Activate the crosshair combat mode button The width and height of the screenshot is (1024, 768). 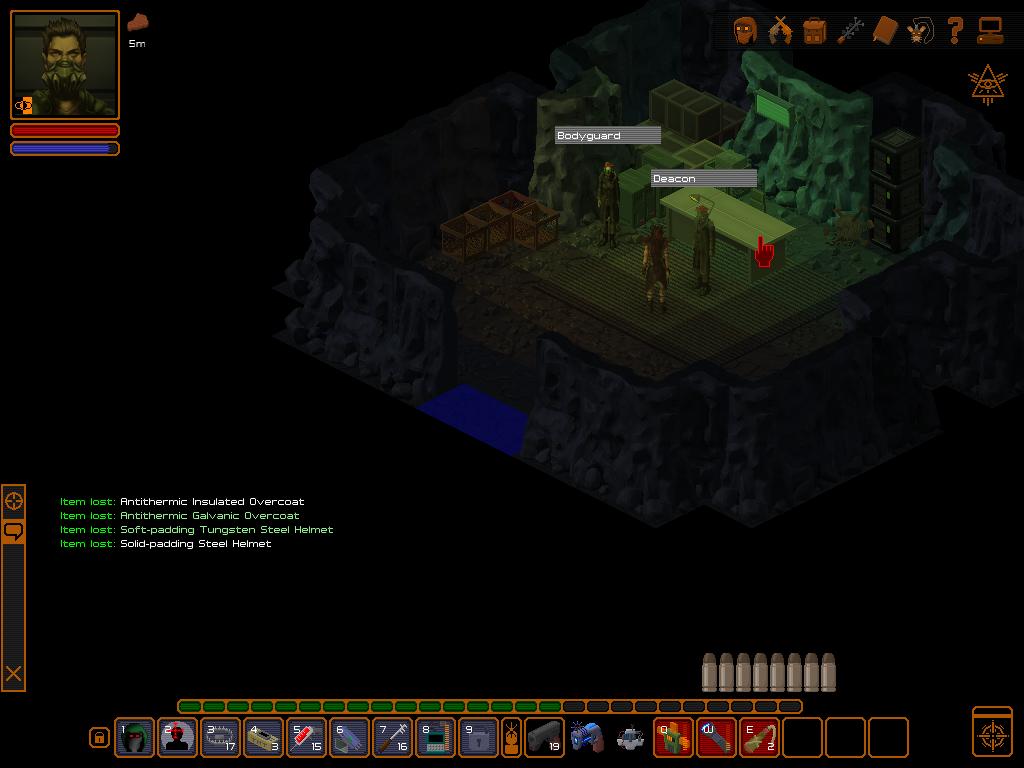tap(992, 732)
